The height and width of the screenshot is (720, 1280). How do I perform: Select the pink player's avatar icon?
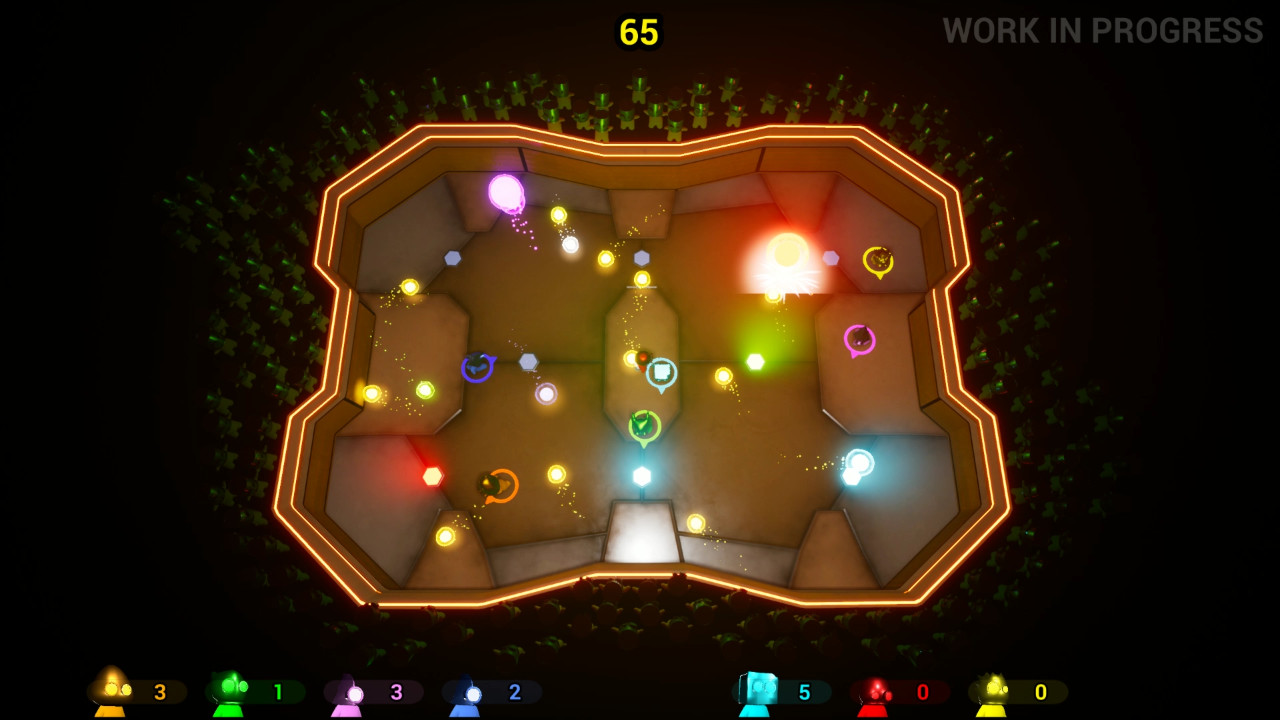351,690
